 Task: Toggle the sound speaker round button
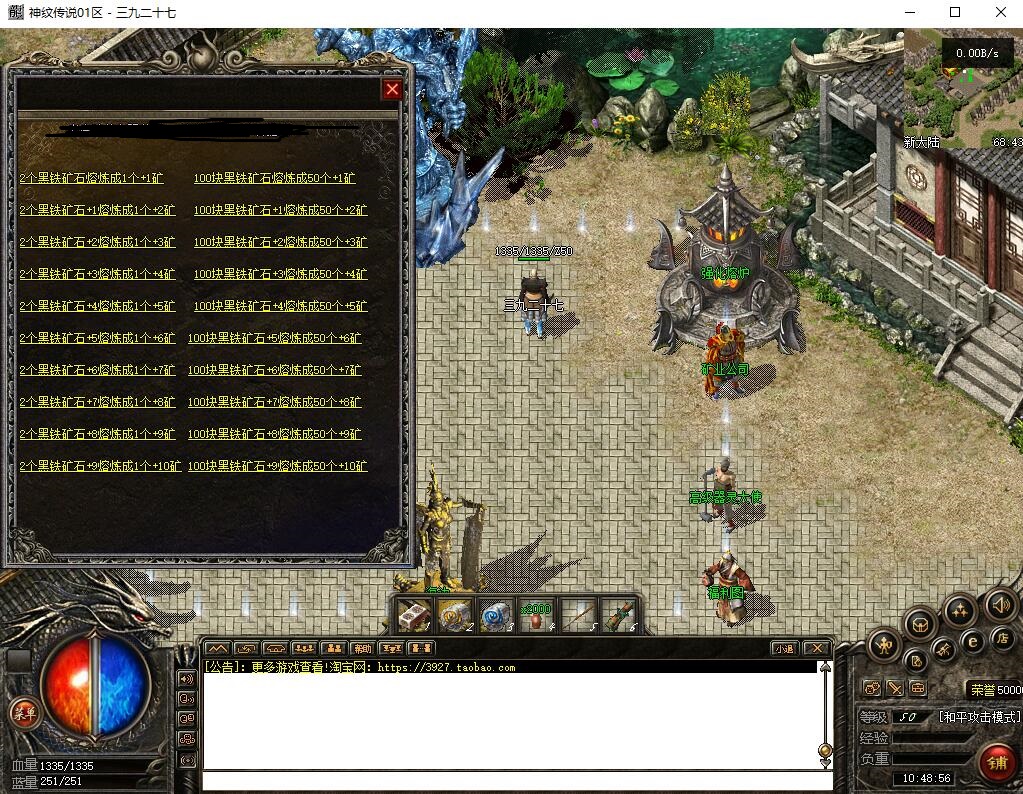[x=1000, y=604]
